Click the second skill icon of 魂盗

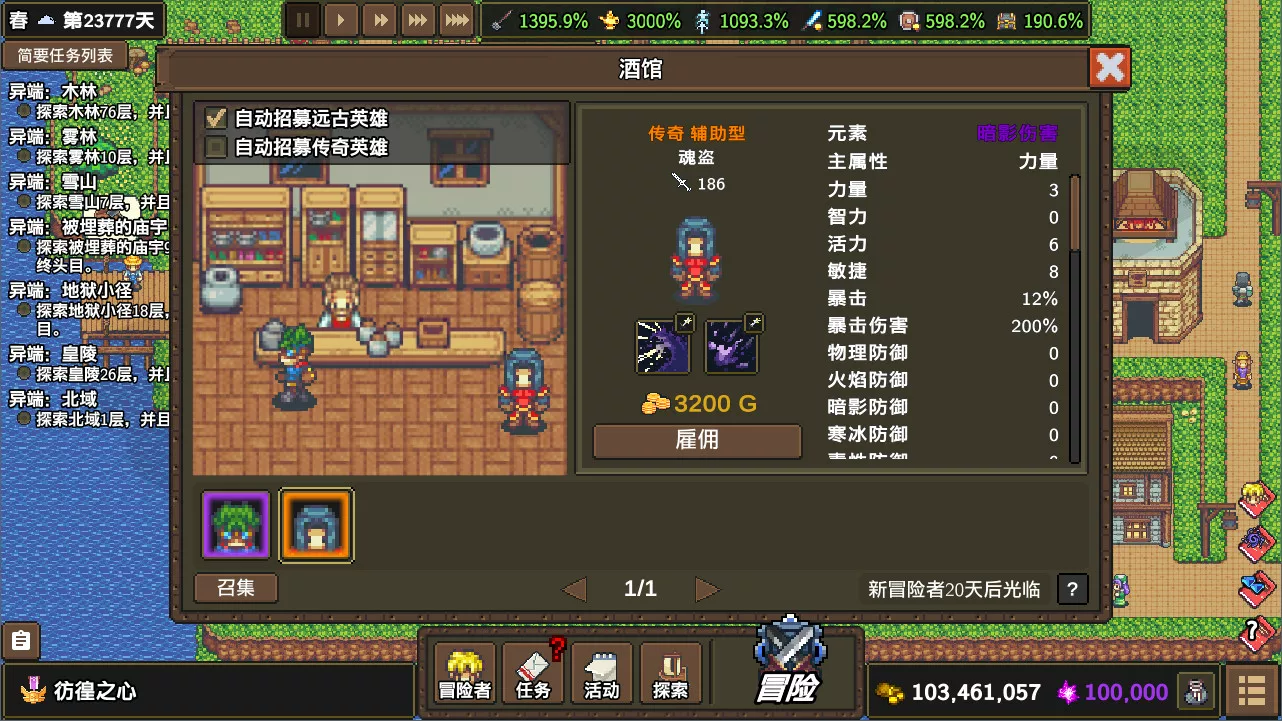(731, 346)
